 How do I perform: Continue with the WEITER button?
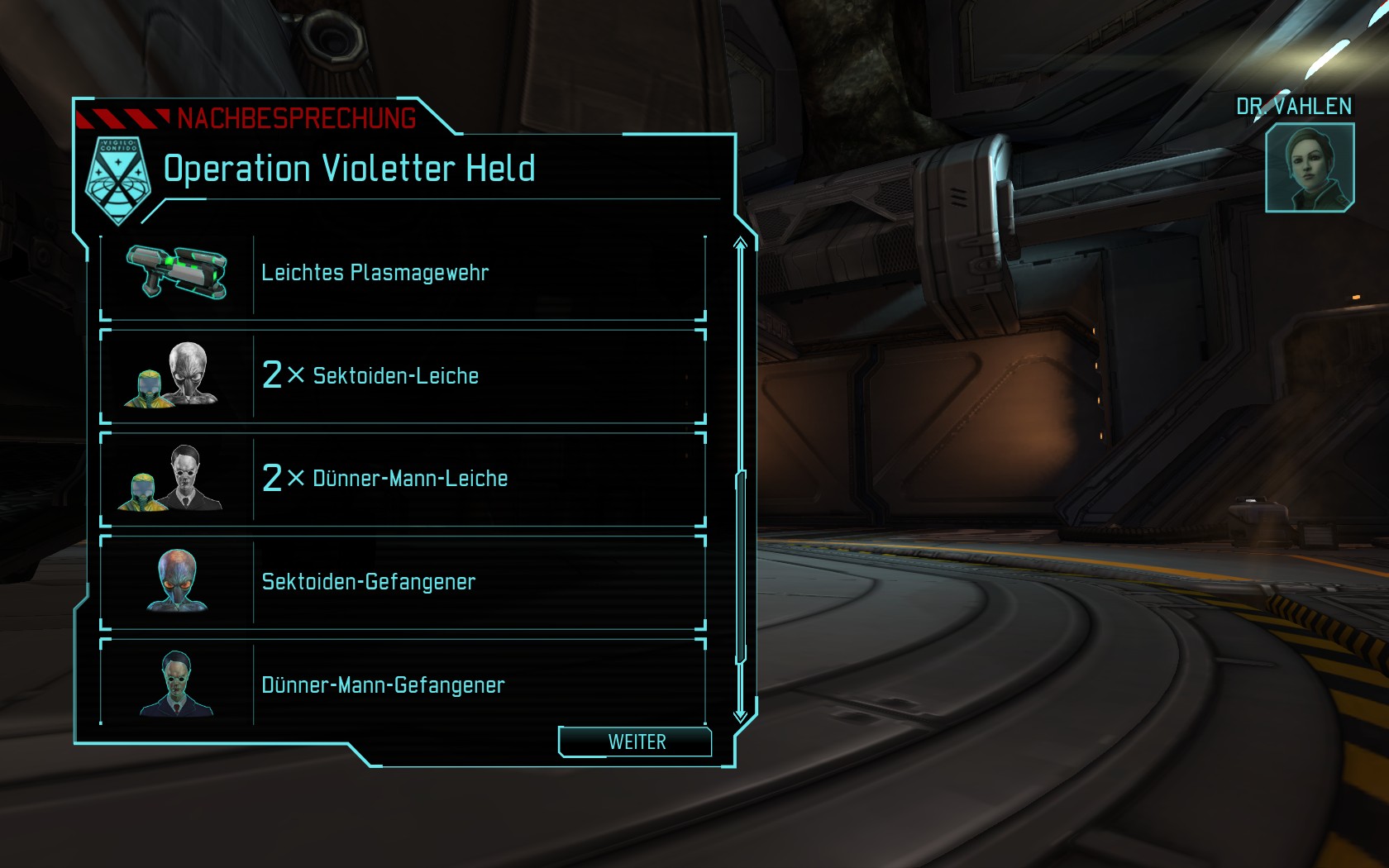[x=636, y=742]
